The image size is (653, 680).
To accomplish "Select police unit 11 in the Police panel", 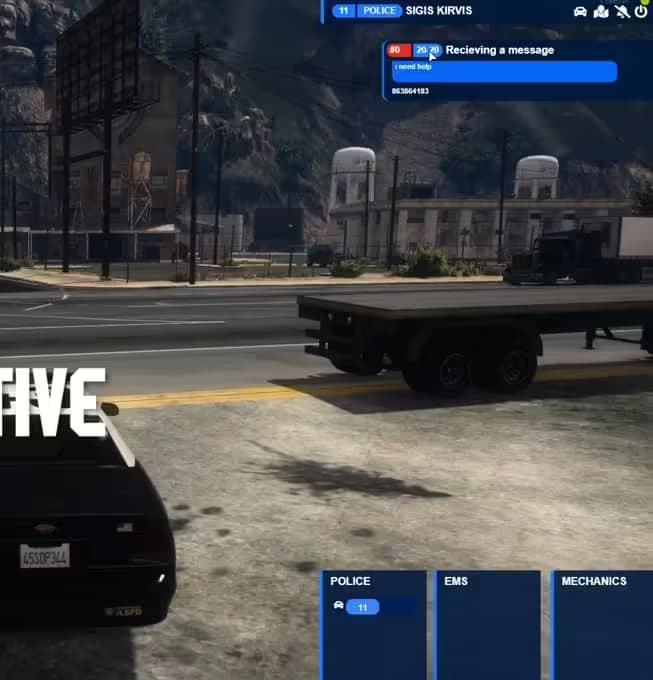I will pos(362,607).
